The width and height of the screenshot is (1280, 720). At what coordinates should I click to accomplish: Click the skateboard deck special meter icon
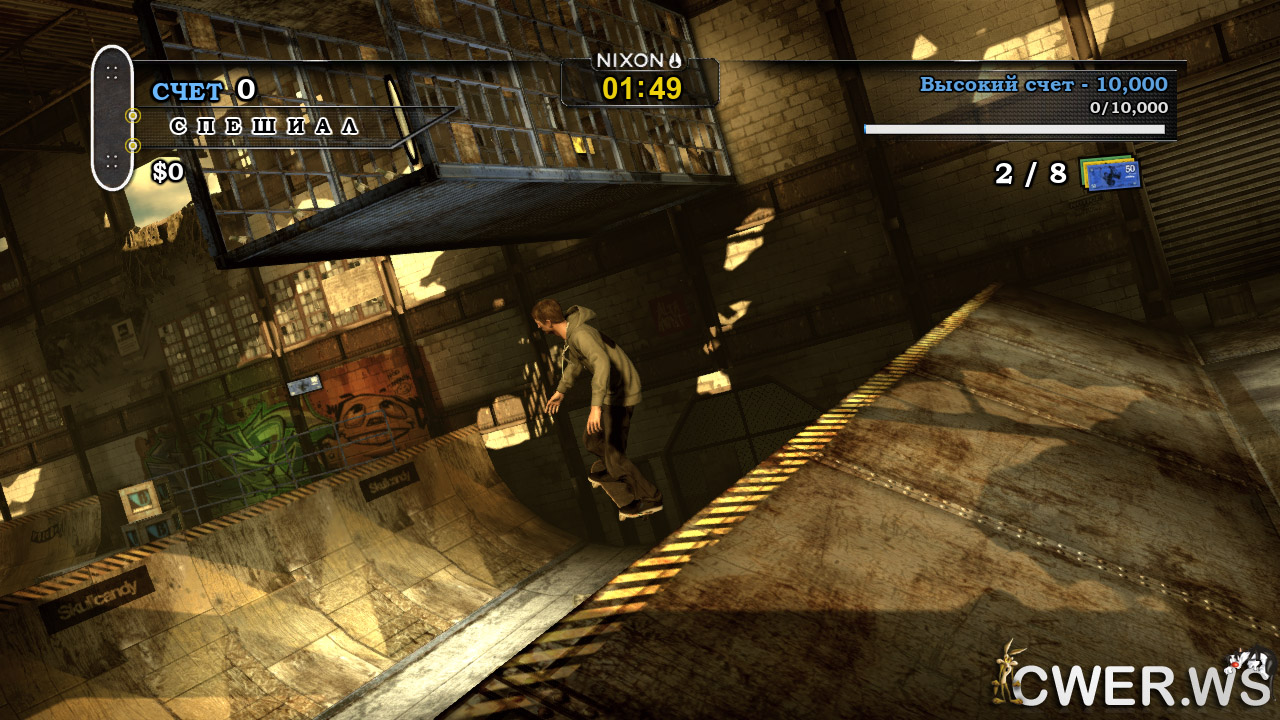point(112,117)
